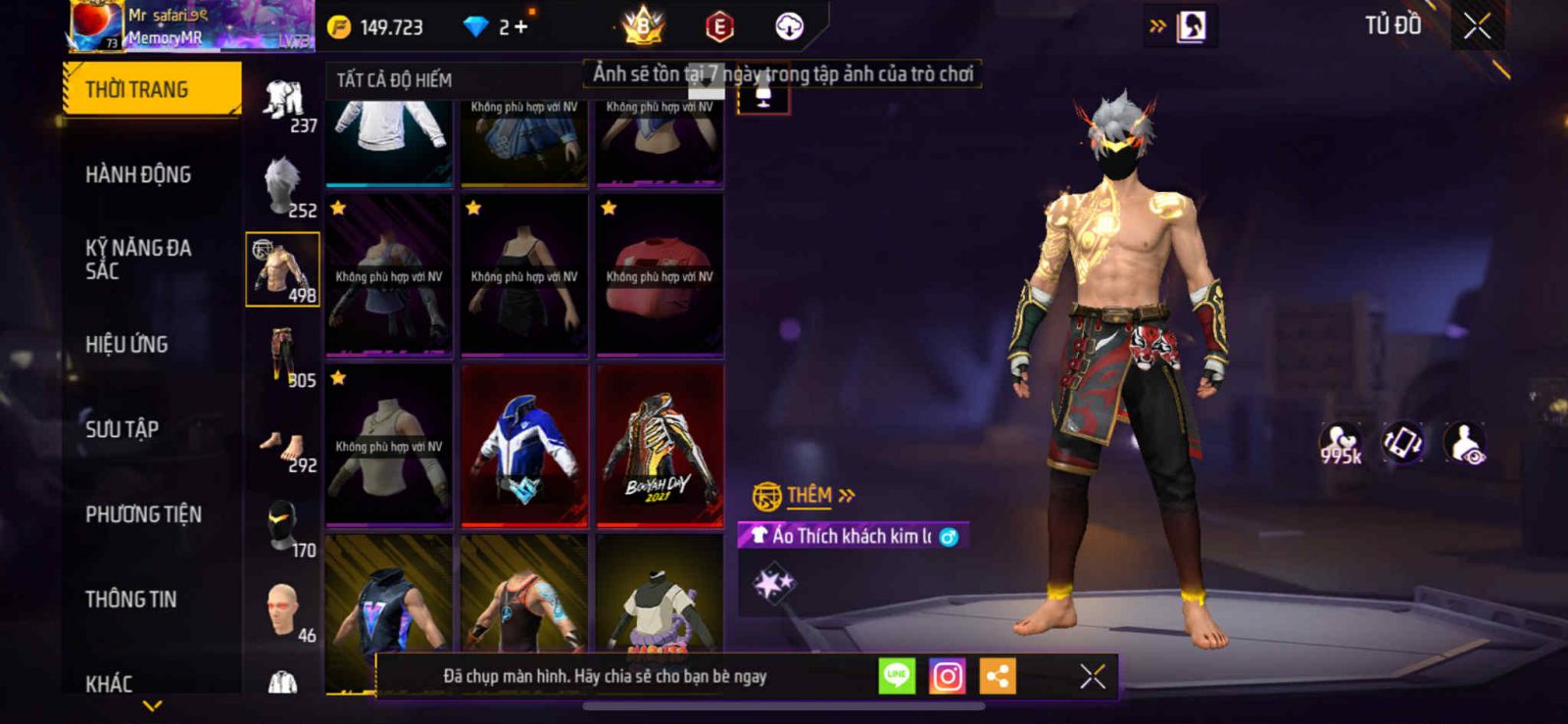Open the THÔNG TIN tab

click(x=130, y=599)
